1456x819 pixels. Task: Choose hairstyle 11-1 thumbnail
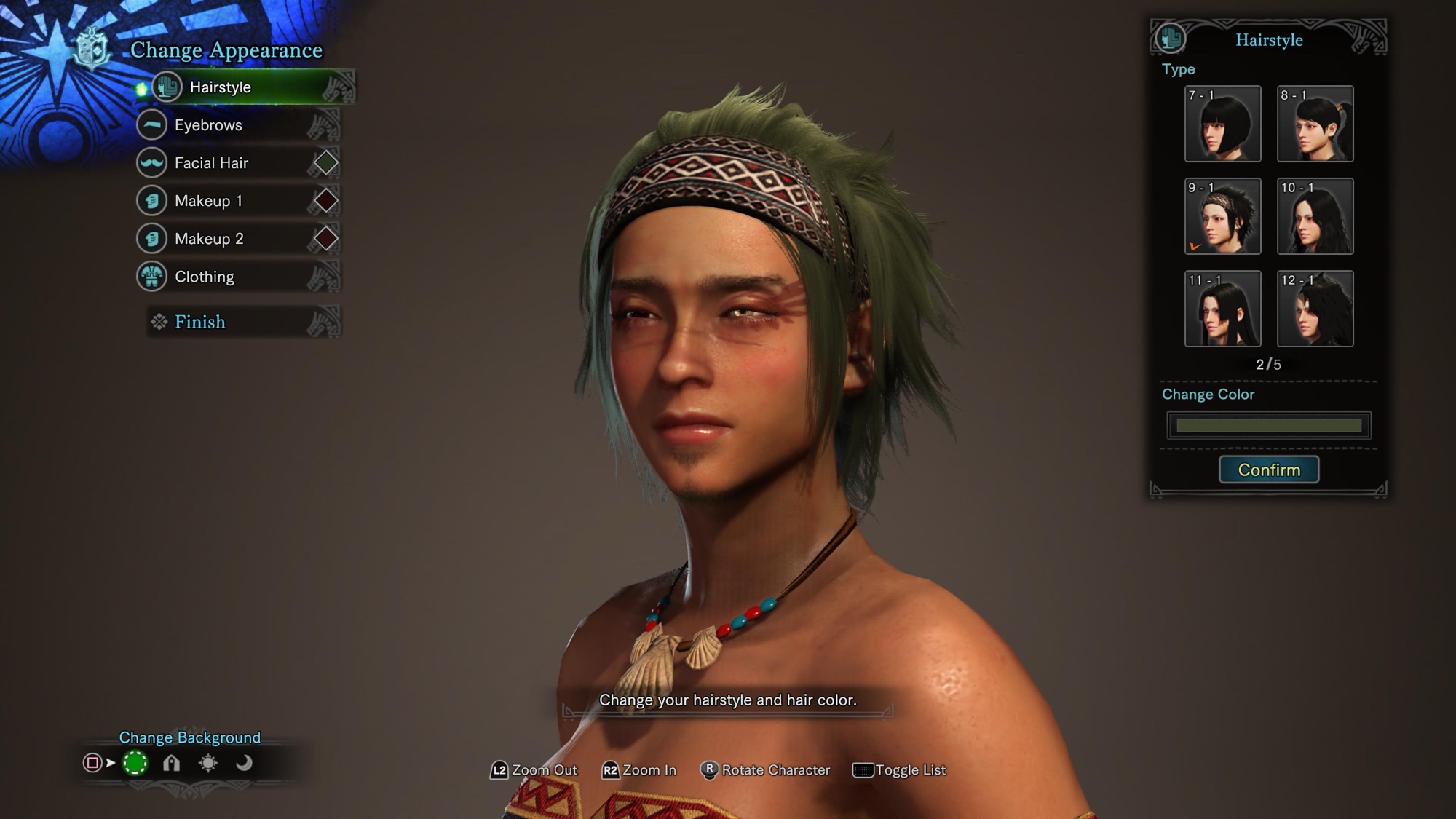pos(1222,309)
